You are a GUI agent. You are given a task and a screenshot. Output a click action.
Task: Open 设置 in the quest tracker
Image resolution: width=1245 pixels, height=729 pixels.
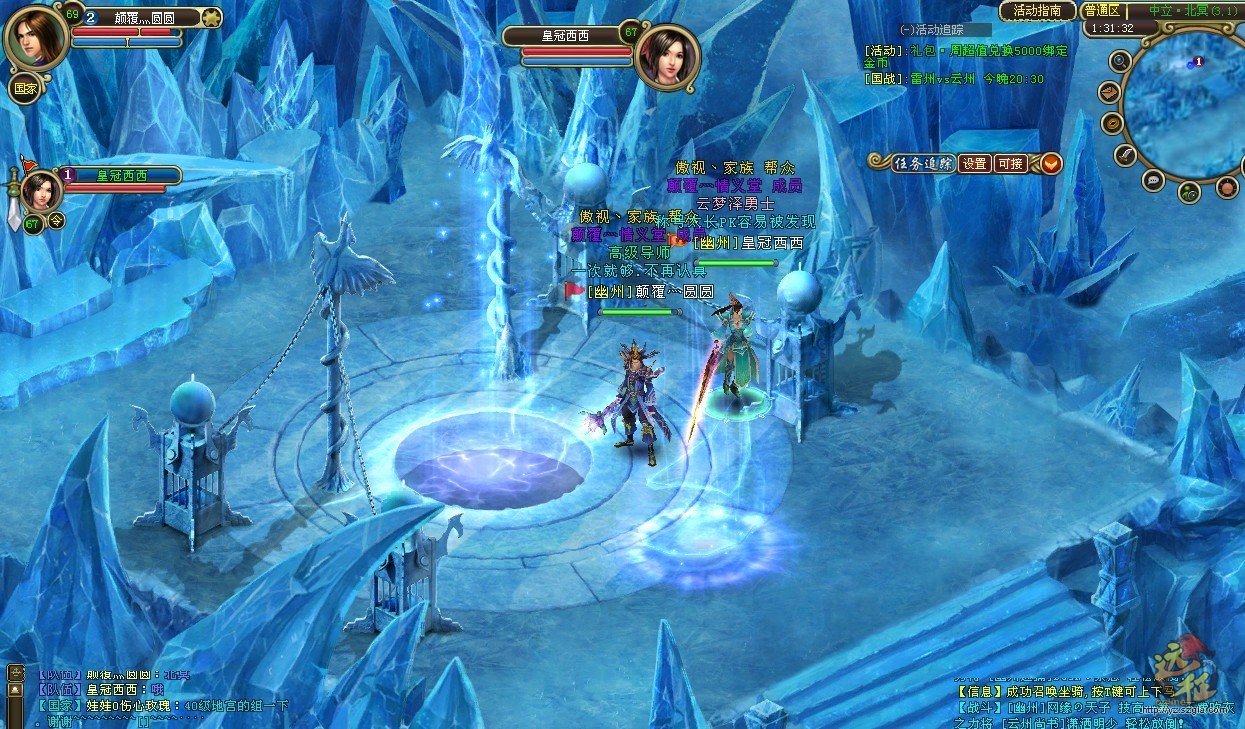(974, 163)
